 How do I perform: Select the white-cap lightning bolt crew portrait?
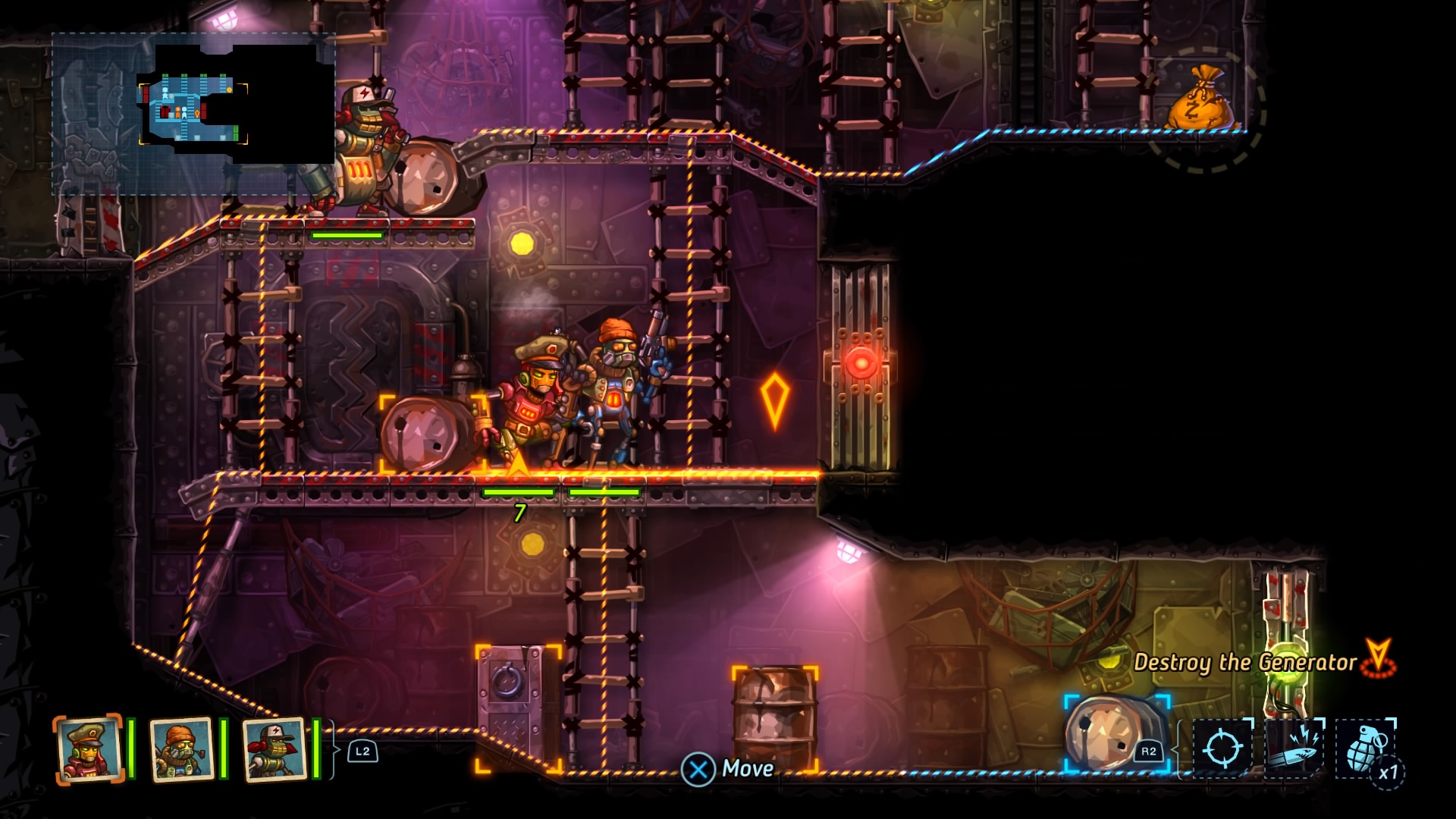click(x=274, y=748)
